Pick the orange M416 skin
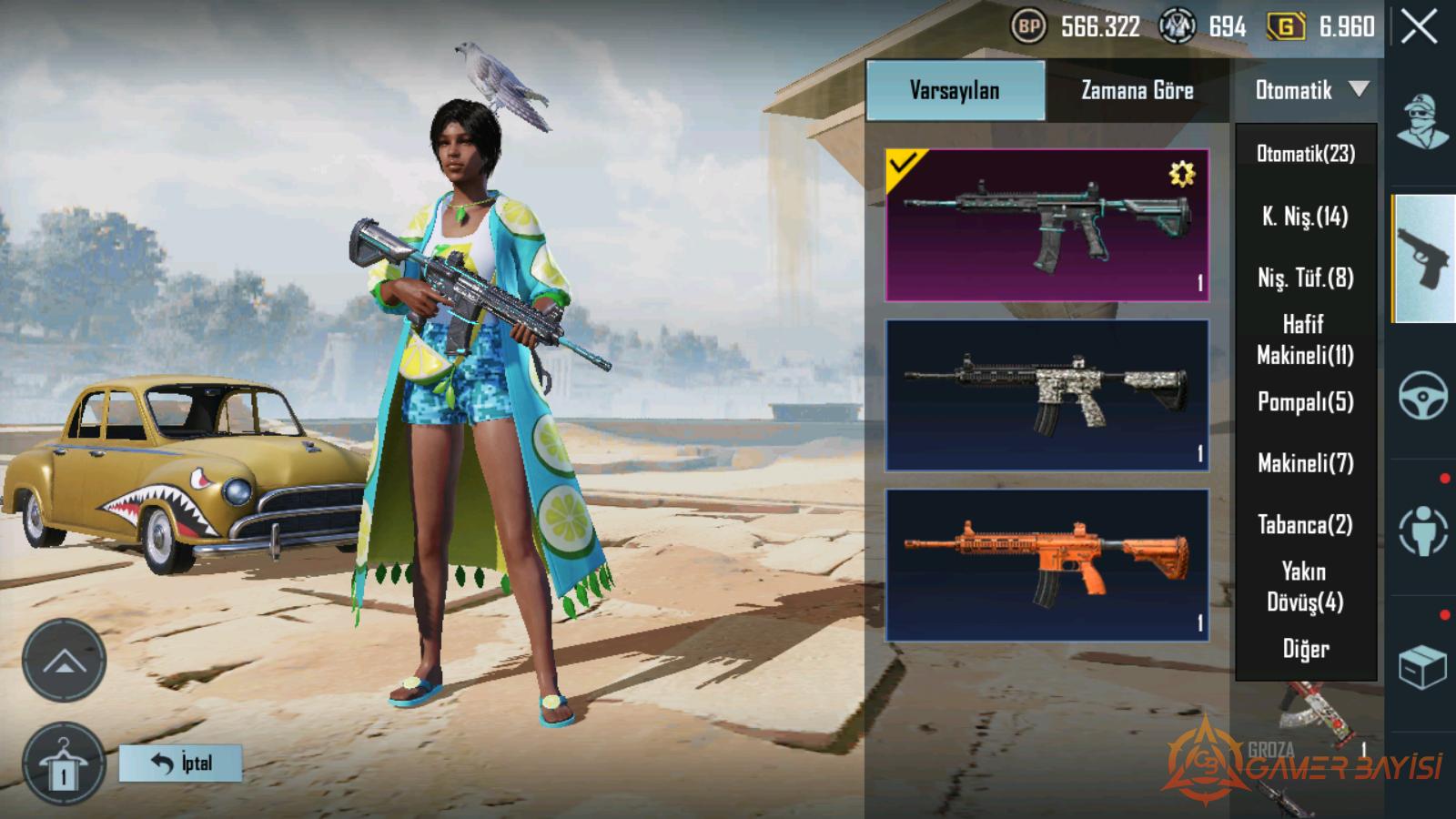Image resolution: width=1456 pixels, height=819 pixels. tap(1046, 565)
